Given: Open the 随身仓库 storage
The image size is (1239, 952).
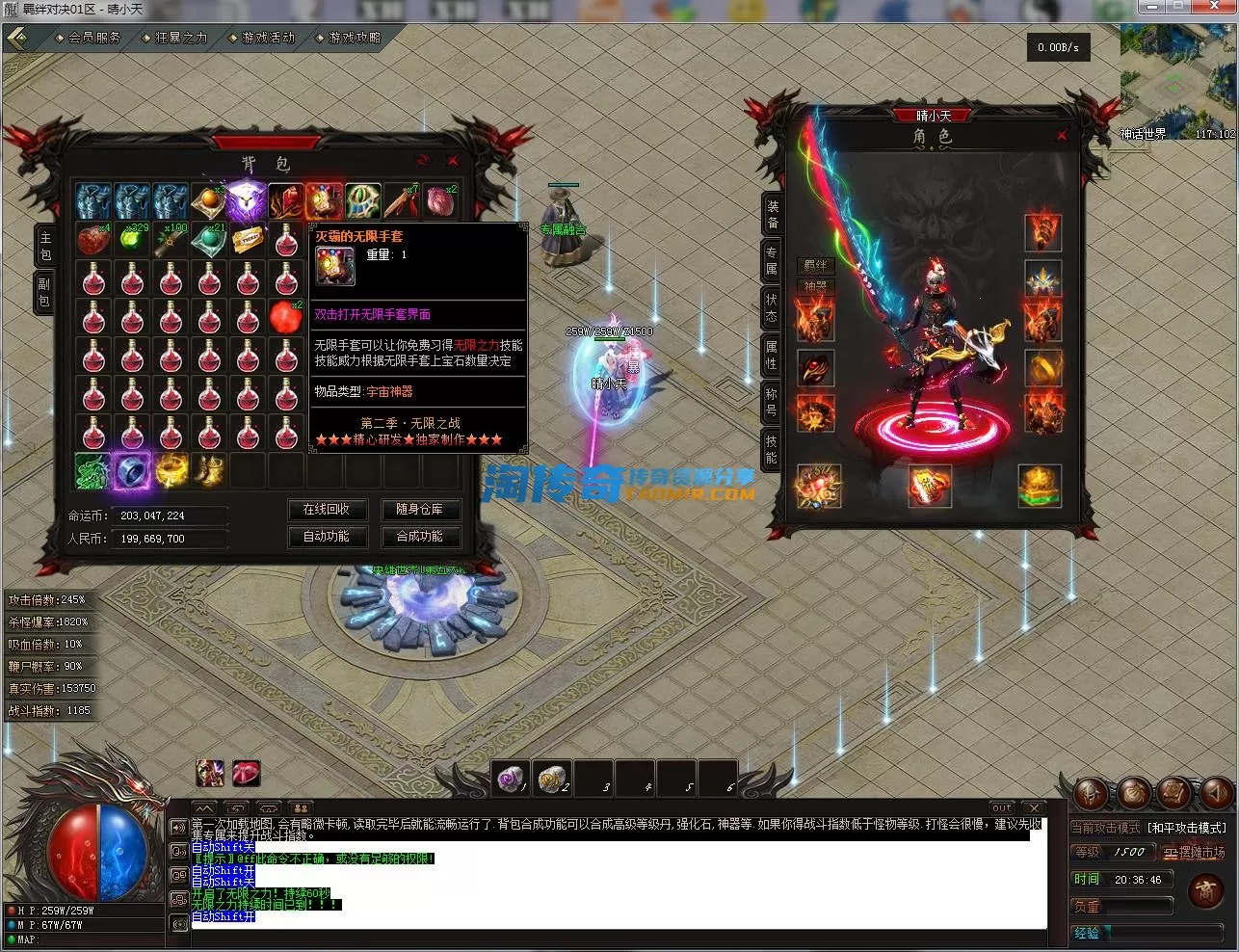Looking at the screenshot, I should point(419,510).
